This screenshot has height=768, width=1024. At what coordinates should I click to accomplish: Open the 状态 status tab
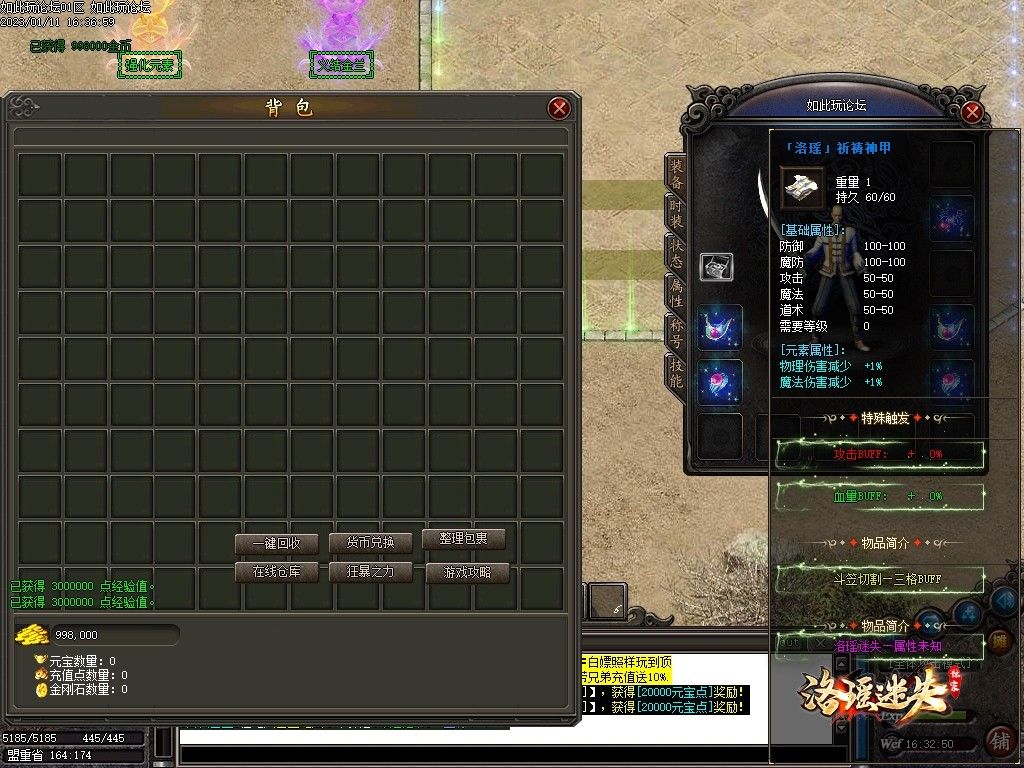click(x=677, y=252)
